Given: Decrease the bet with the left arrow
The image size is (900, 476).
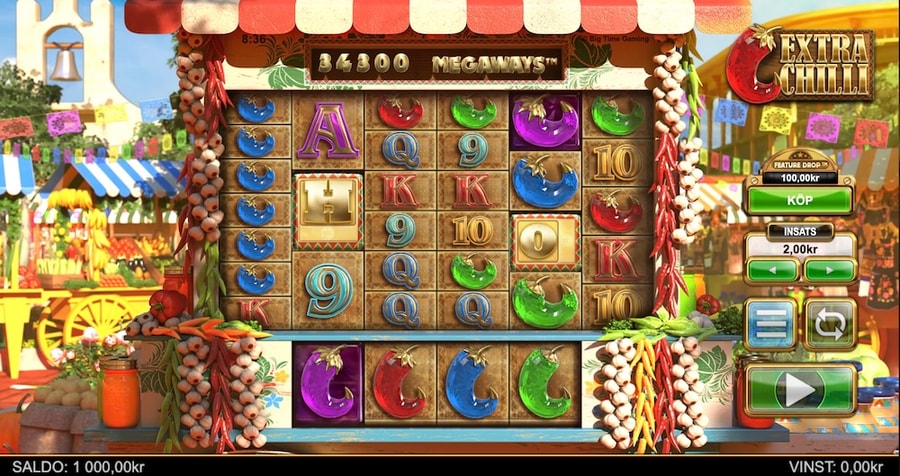Looking at the screenshot, I should pyautogui.click(x=771, y=270).
